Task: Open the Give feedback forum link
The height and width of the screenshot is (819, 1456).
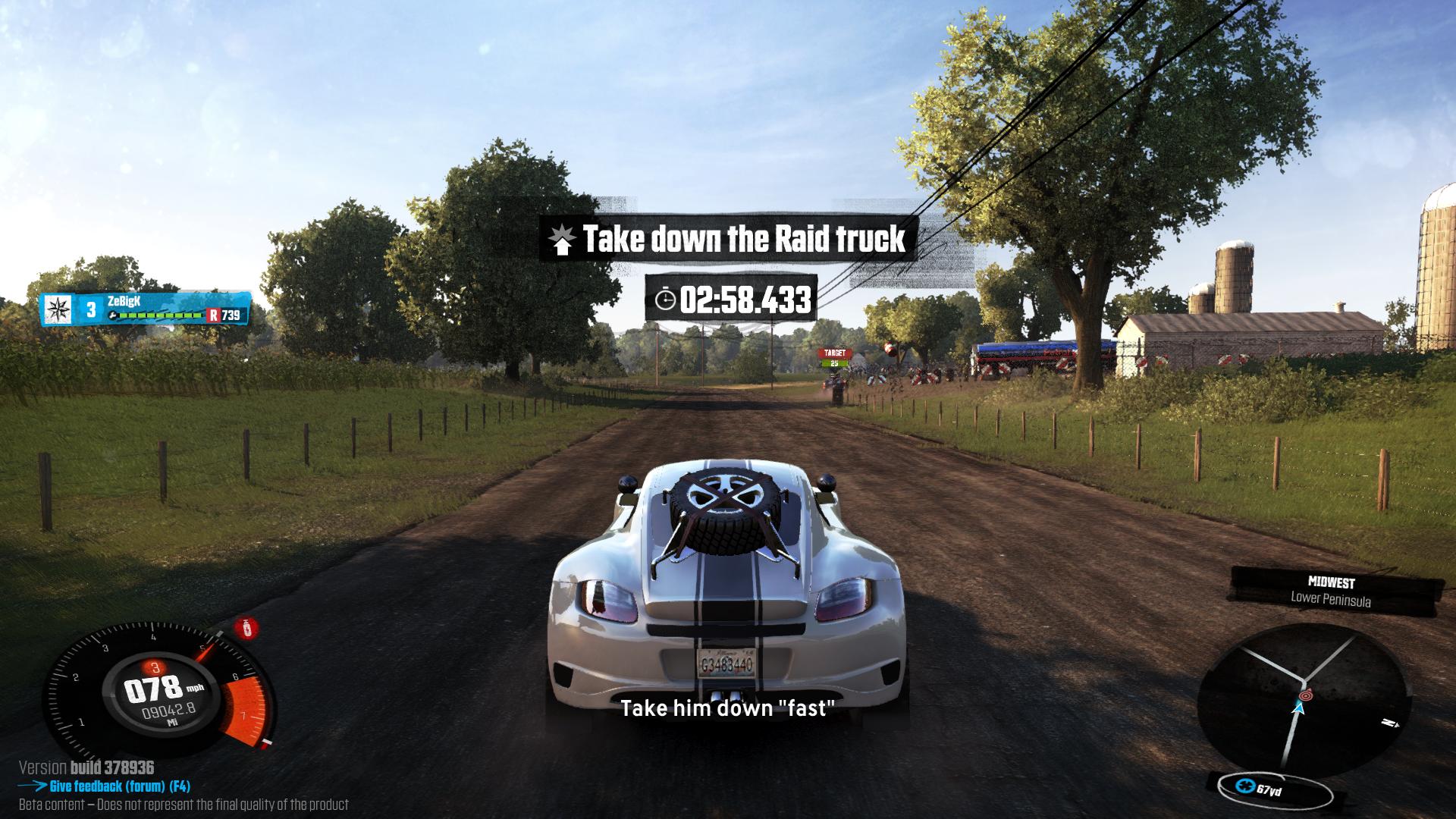Action: [119, 786]
